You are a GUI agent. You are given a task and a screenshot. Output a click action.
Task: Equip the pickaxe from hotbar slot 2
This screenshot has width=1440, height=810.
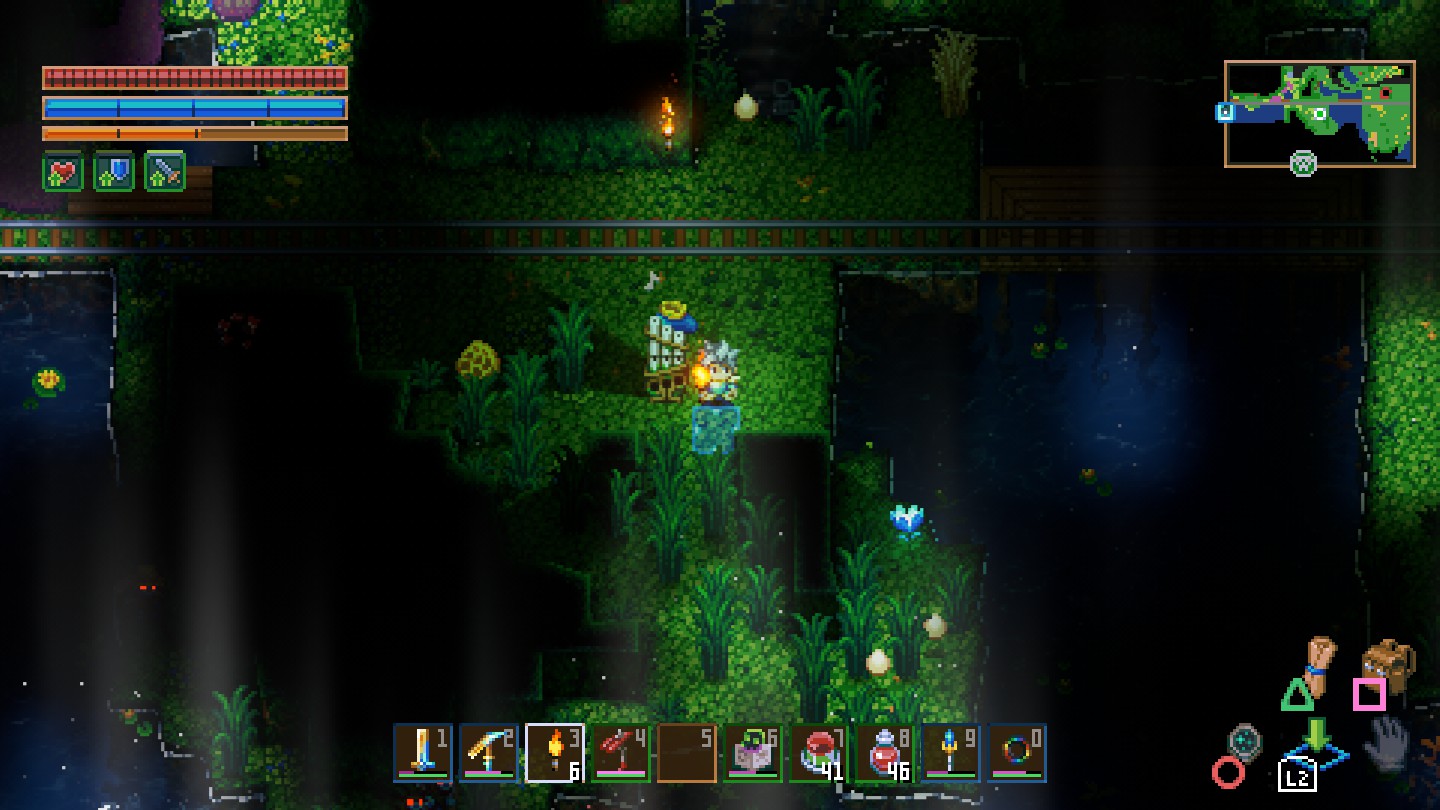pyautogui.click(x=489, y=753)
